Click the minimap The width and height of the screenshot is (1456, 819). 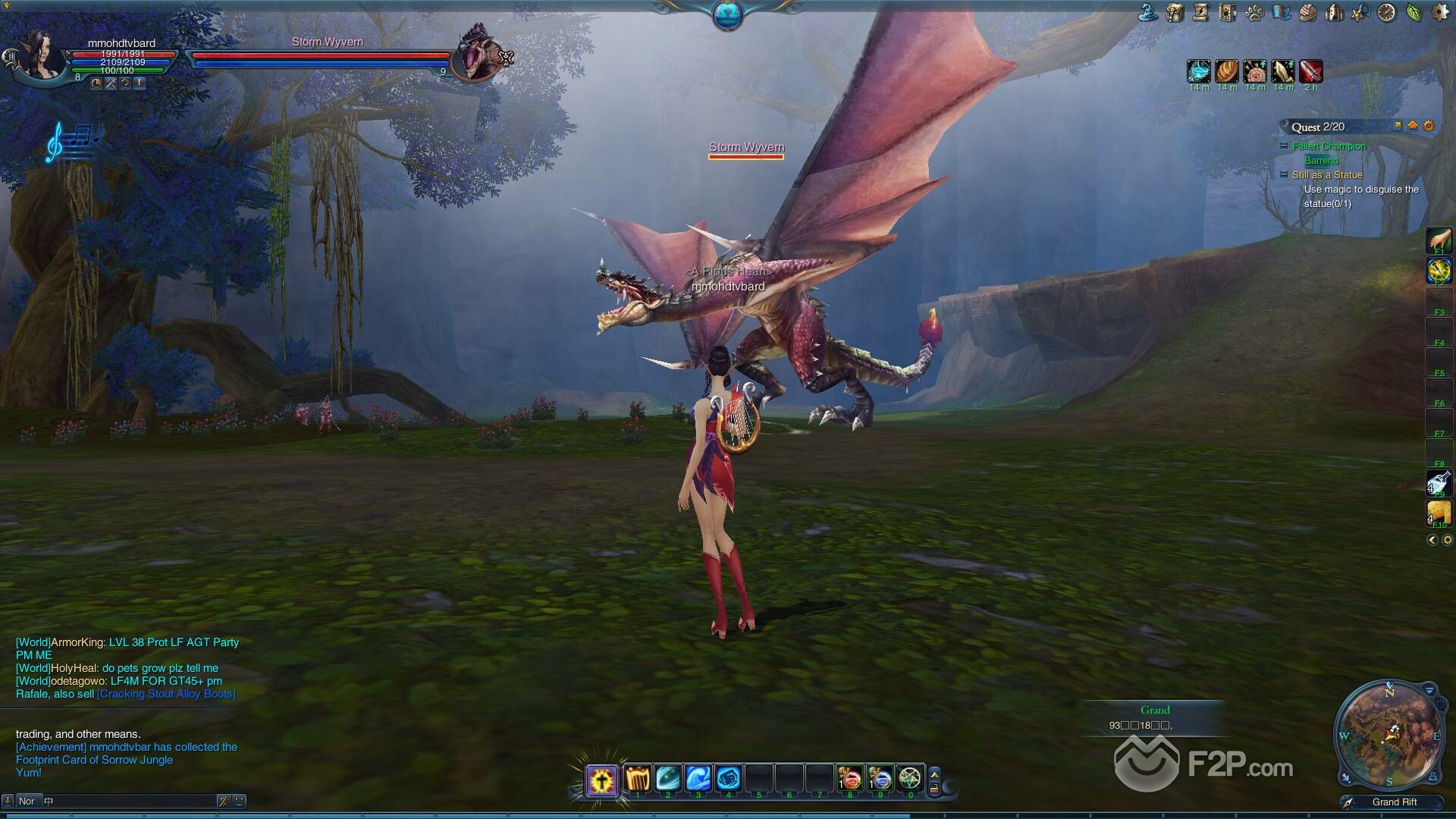pos(1389,735)
